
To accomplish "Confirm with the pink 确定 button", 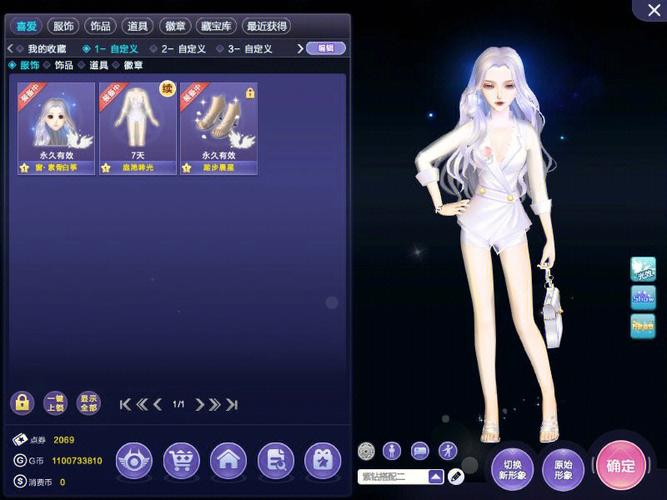I will [x=620, y=465].
